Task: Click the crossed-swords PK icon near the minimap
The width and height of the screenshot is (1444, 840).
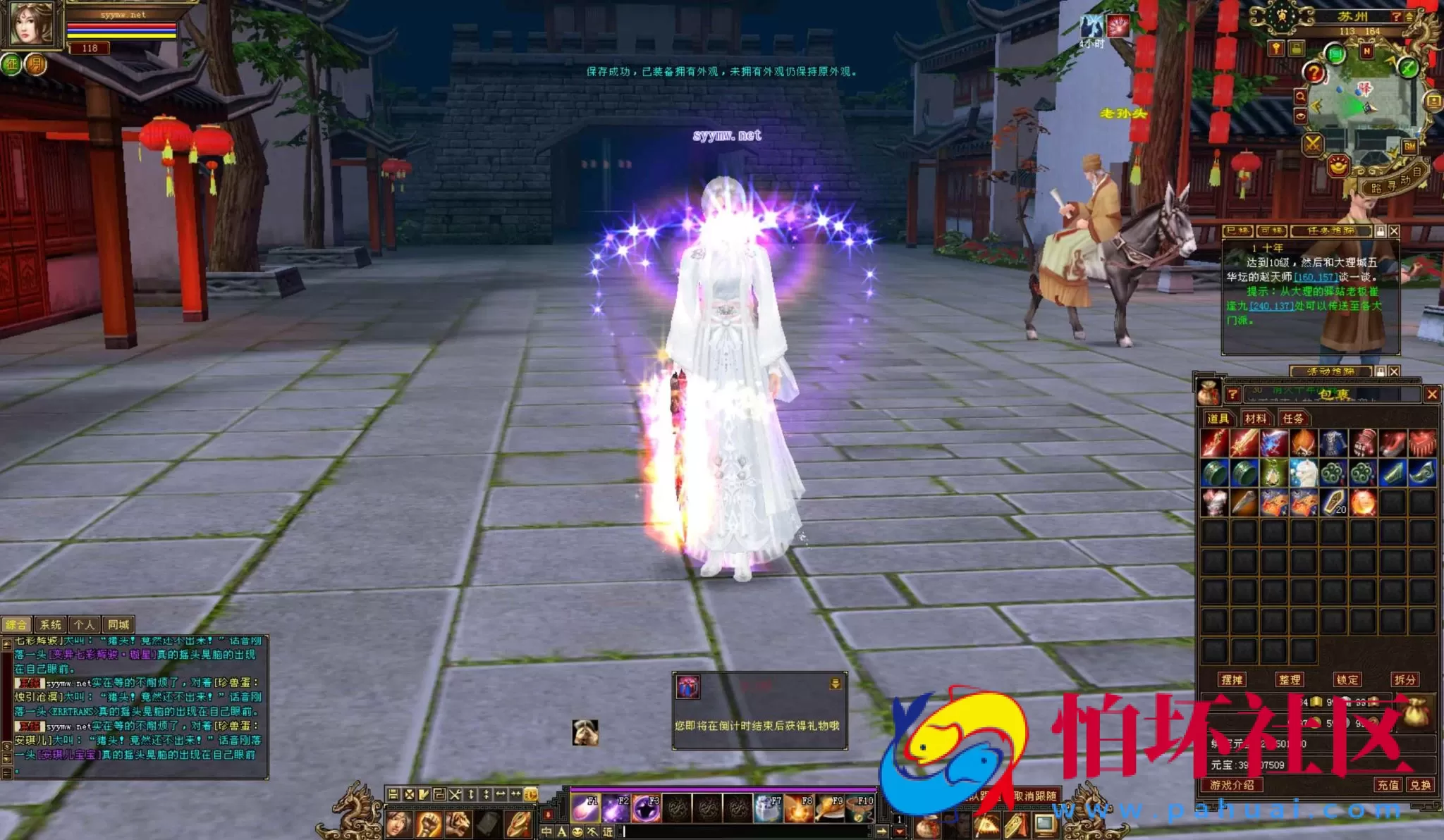Action: point(1314,144)
